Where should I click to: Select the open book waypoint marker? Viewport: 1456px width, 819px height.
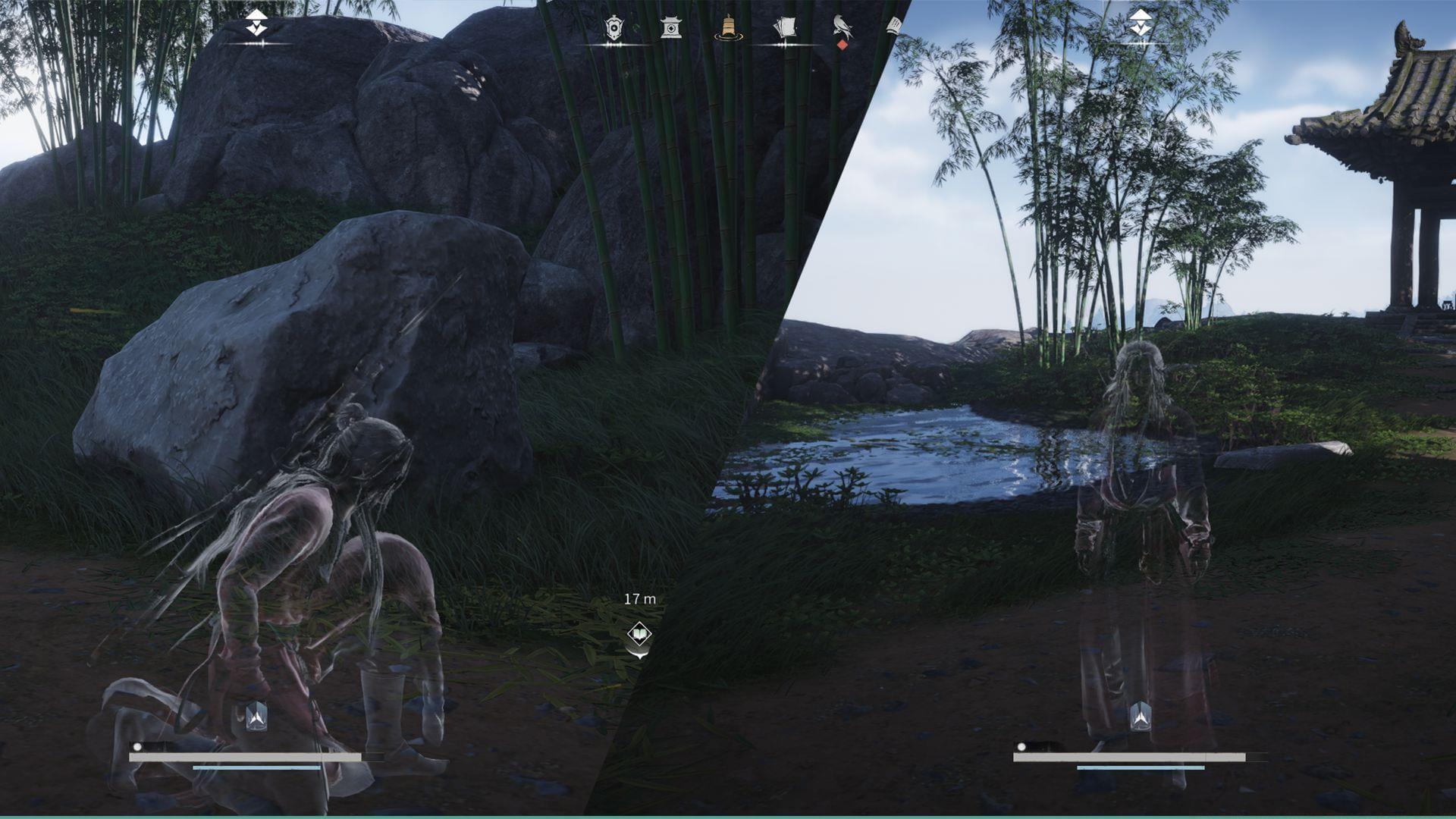coord(639,633)
